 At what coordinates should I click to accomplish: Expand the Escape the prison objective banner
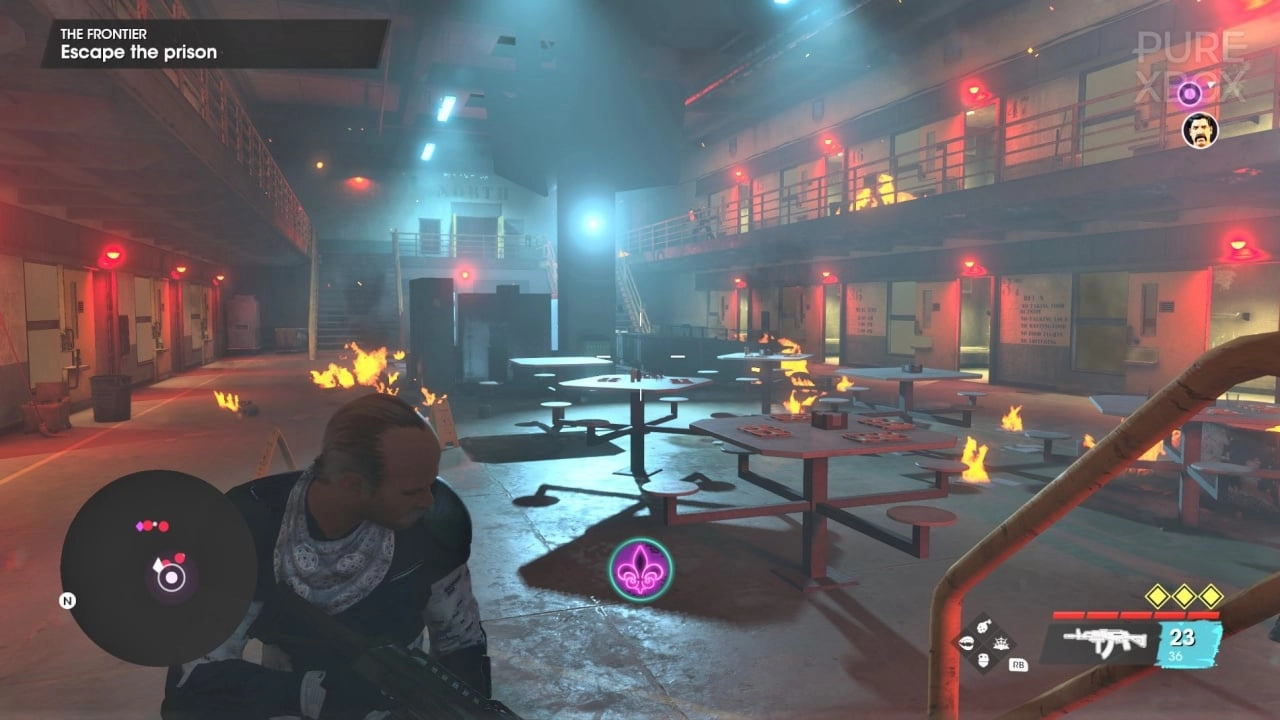click(x=137, y=52)
